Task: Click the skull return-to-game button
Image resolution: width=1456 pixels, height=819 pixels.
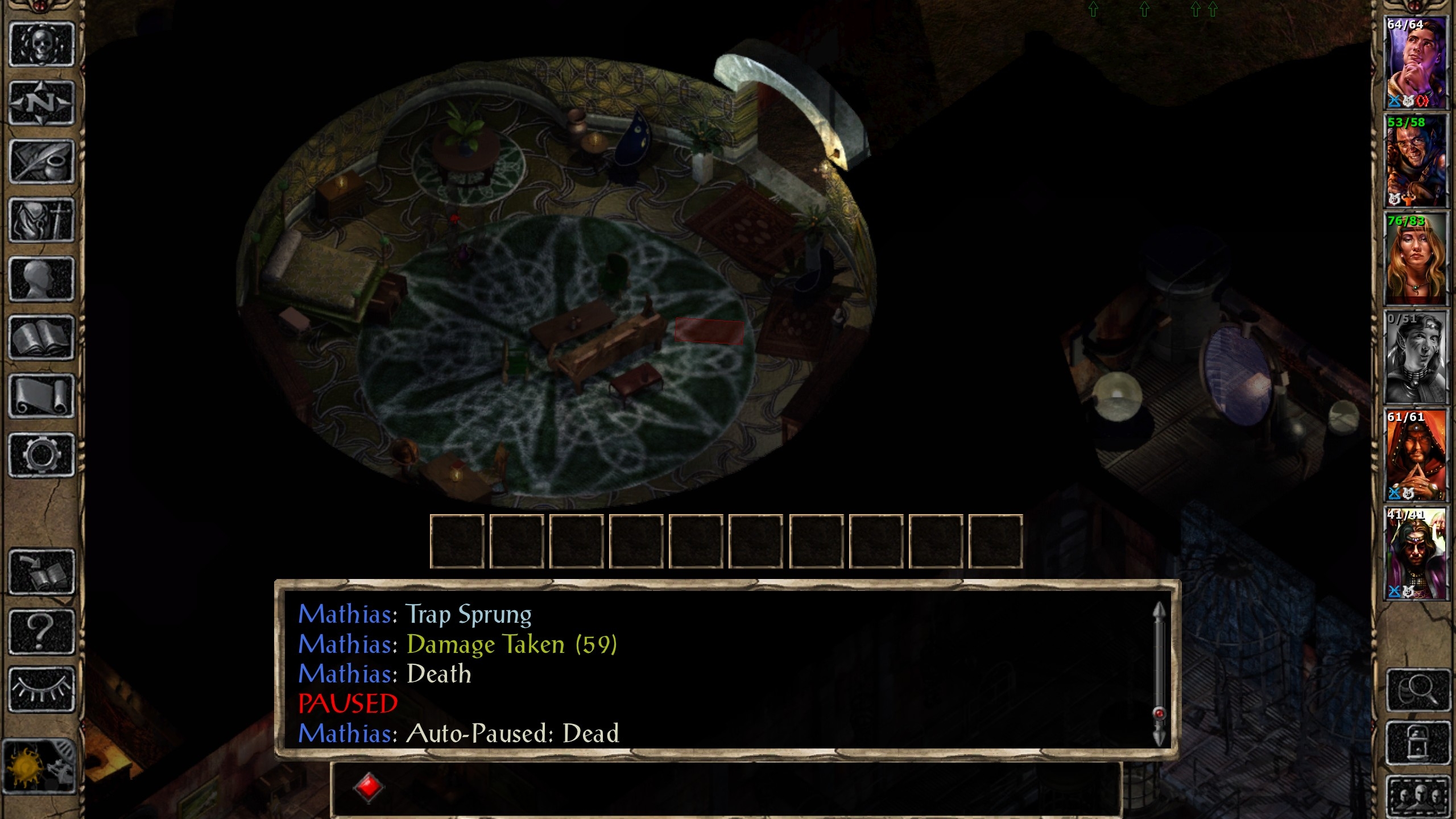Action: [42, 44]
